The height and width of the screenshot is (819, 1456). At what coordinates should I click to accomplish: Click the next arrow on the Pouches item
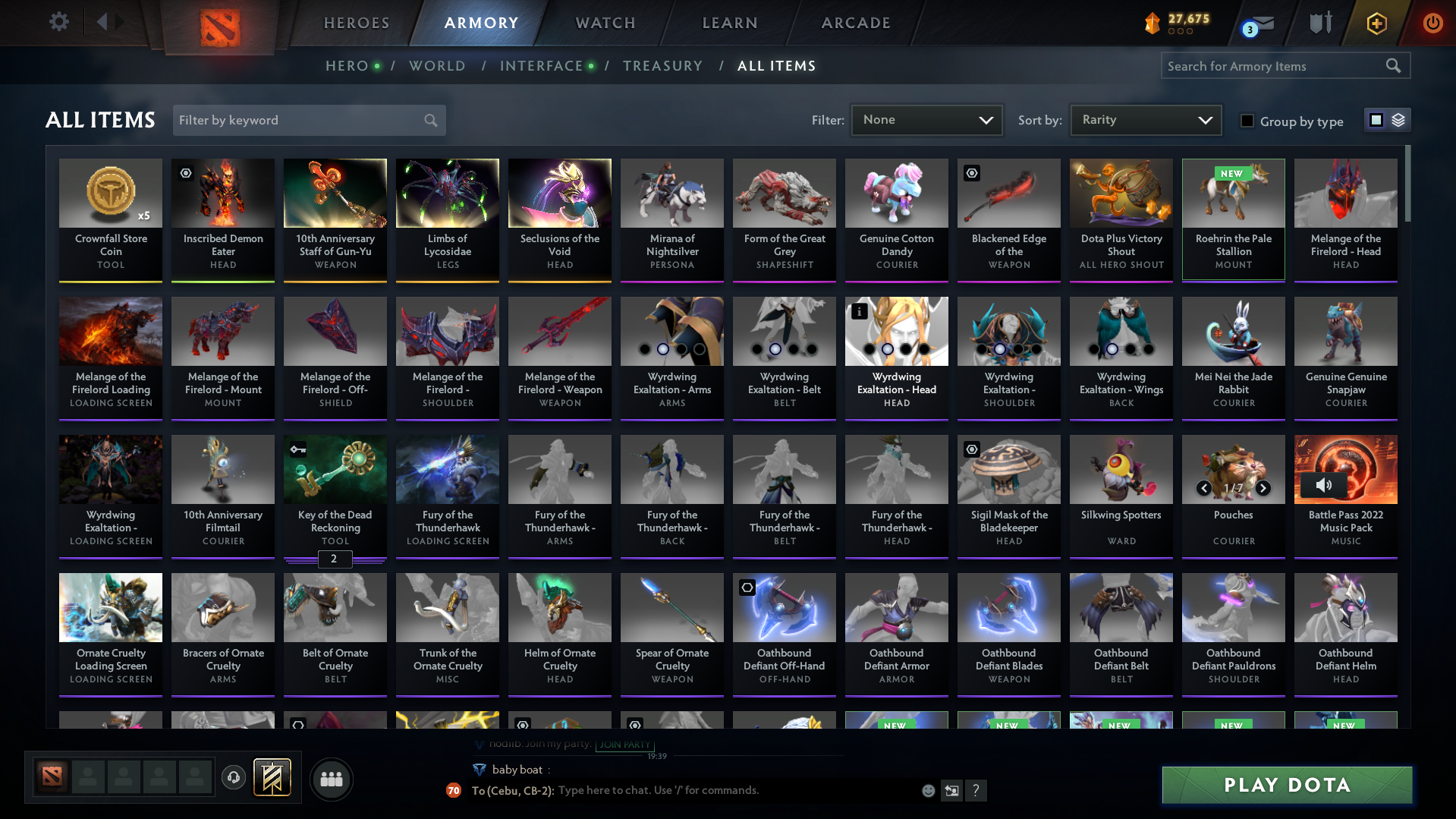tap(1263, 490)
